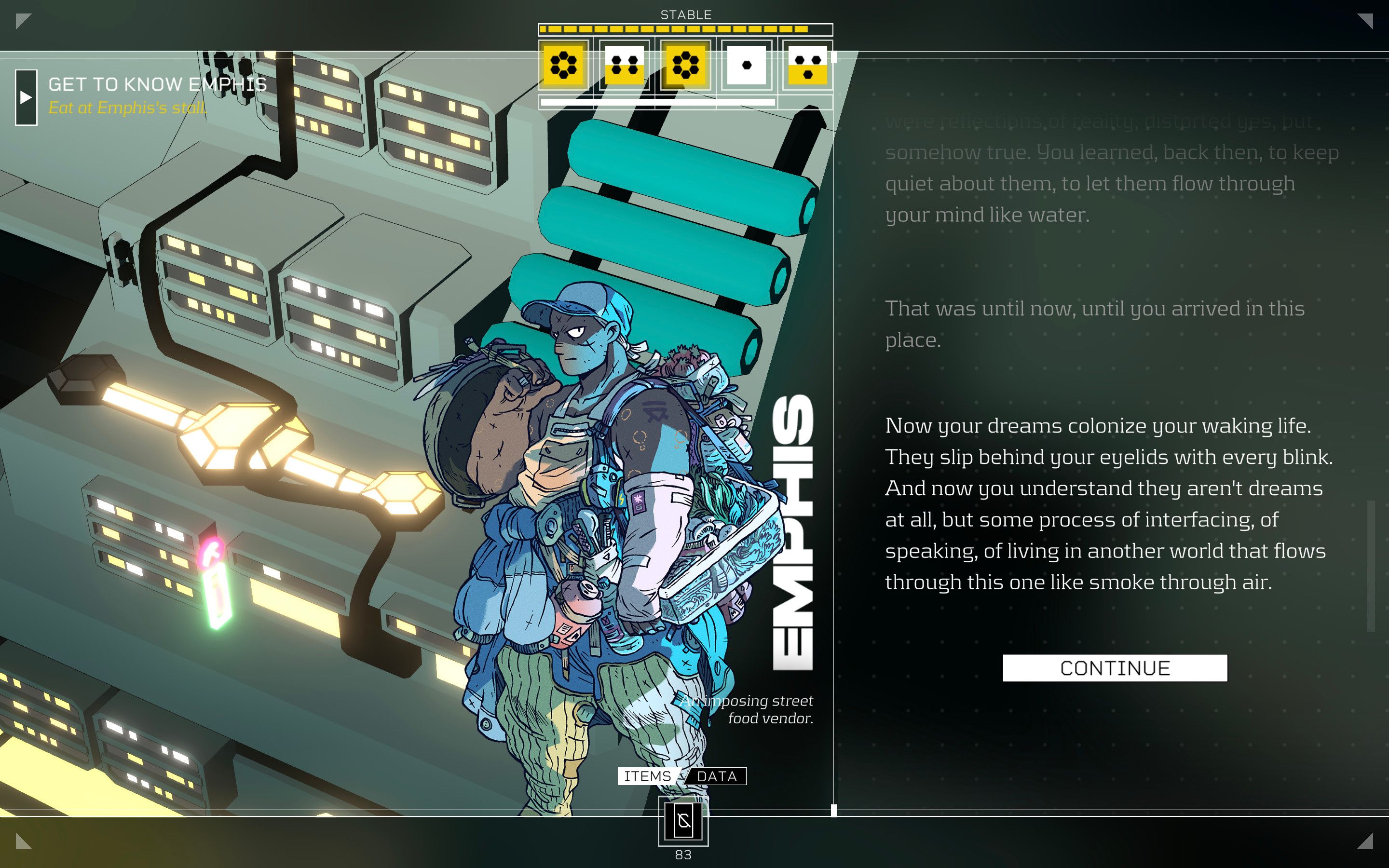Switch to the Items tab
1389x868 pixels.
(x=647, y=776)
